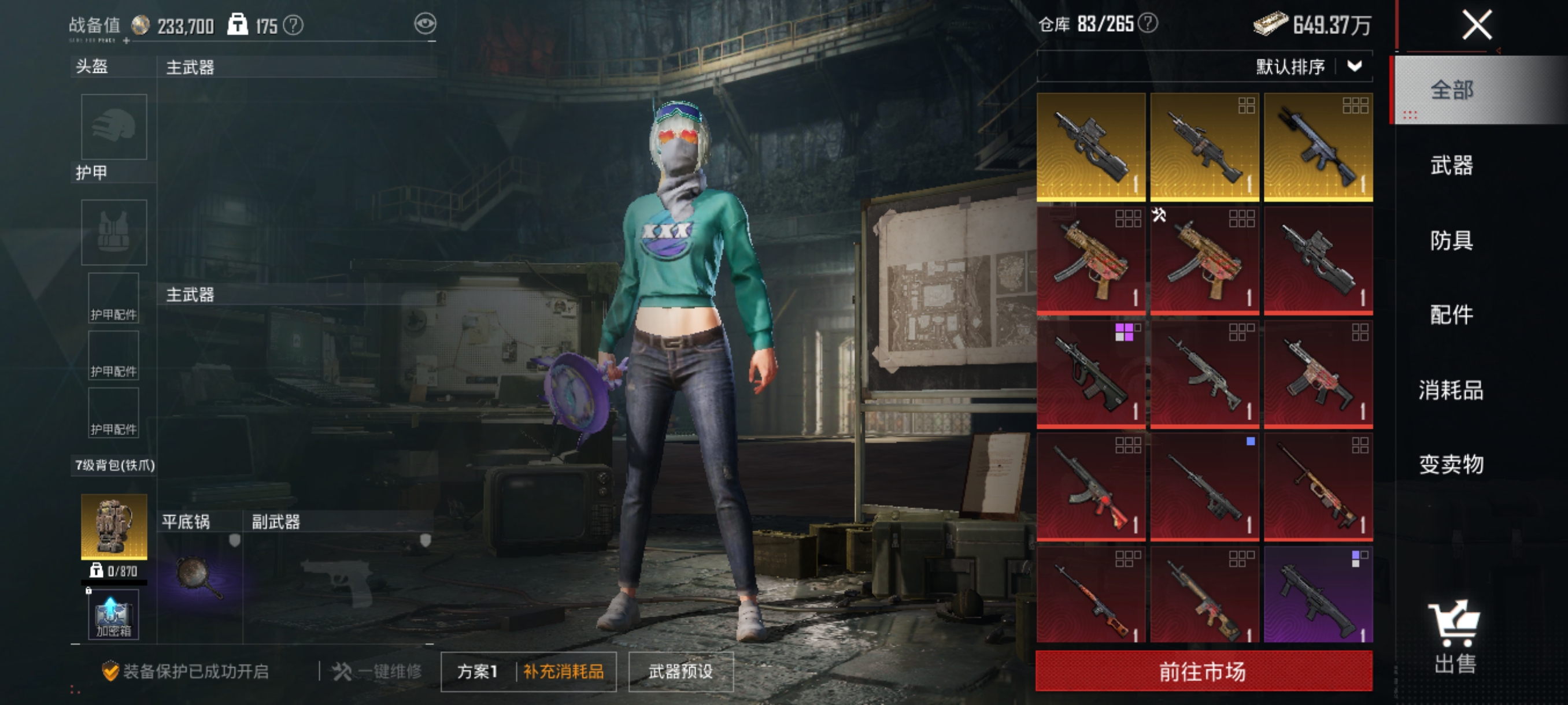
Task: Show the 配件 category
Action: [1451, 314]
